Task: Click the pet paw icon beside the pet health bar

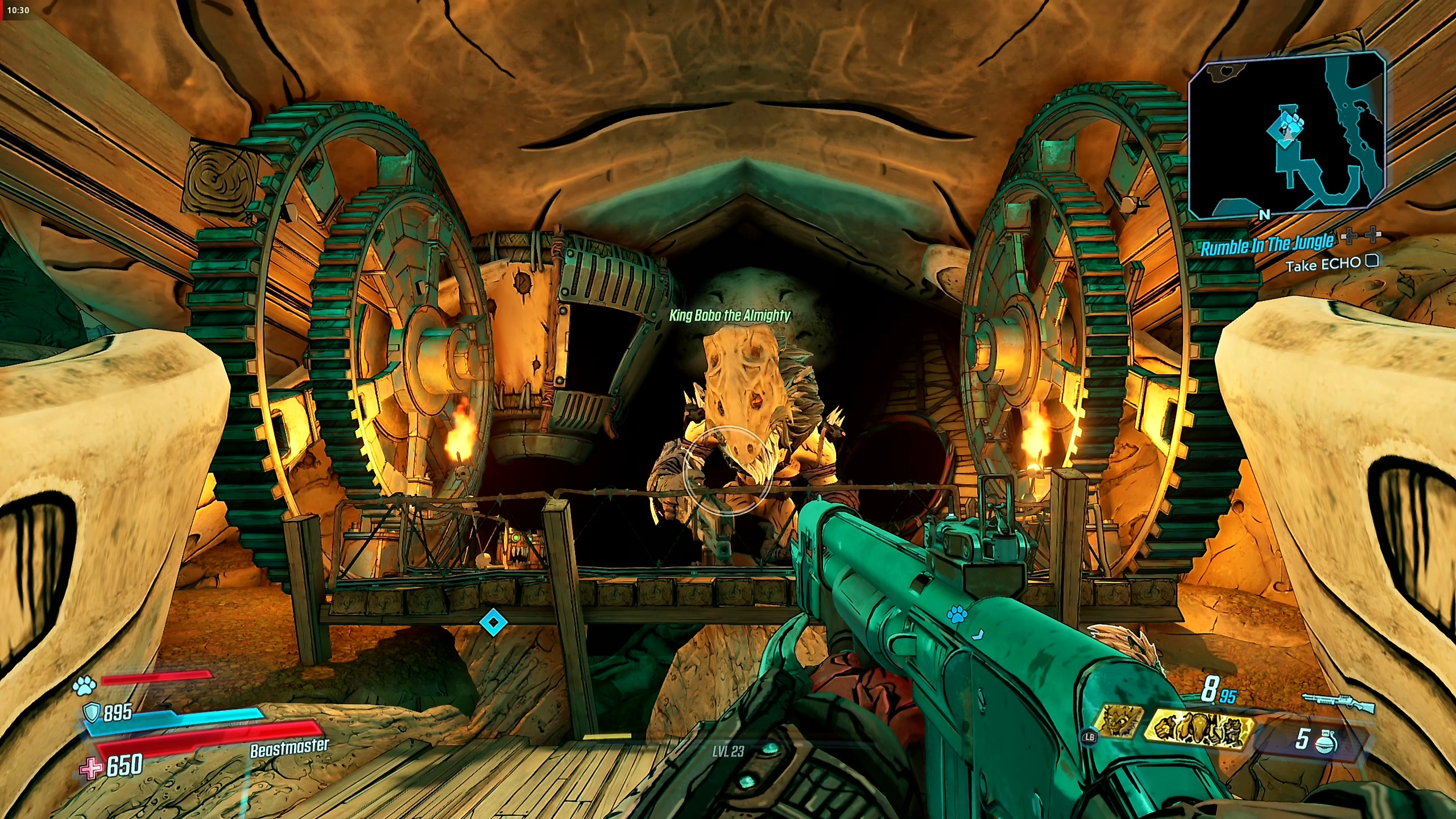Action: [84, 686]
